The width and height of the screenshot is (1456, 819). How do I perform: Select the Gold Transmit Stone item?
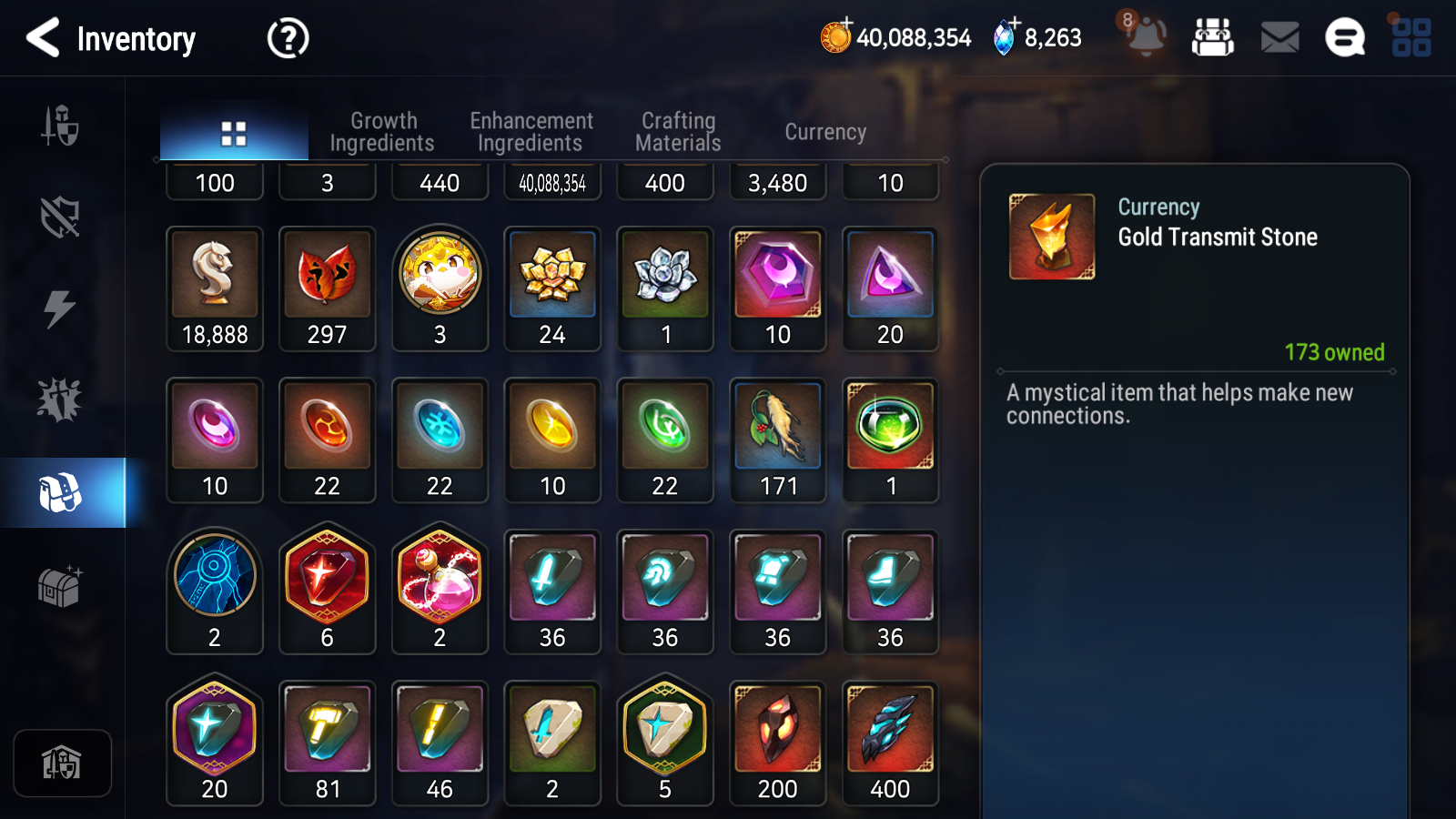tap(1051, 234)
